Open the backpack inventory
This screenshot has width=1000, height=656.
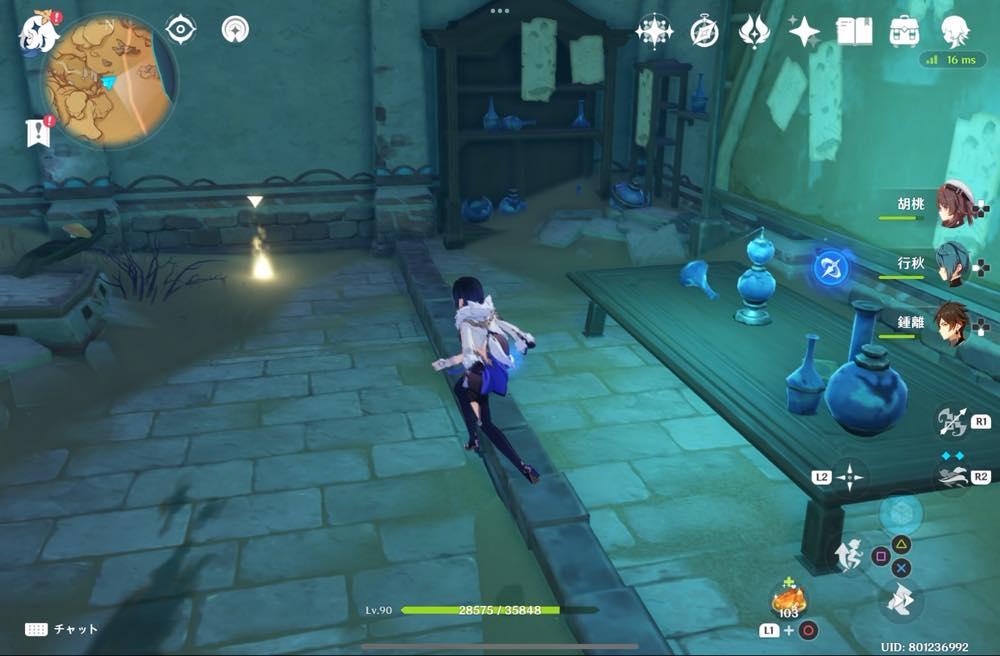pos(905,31)
